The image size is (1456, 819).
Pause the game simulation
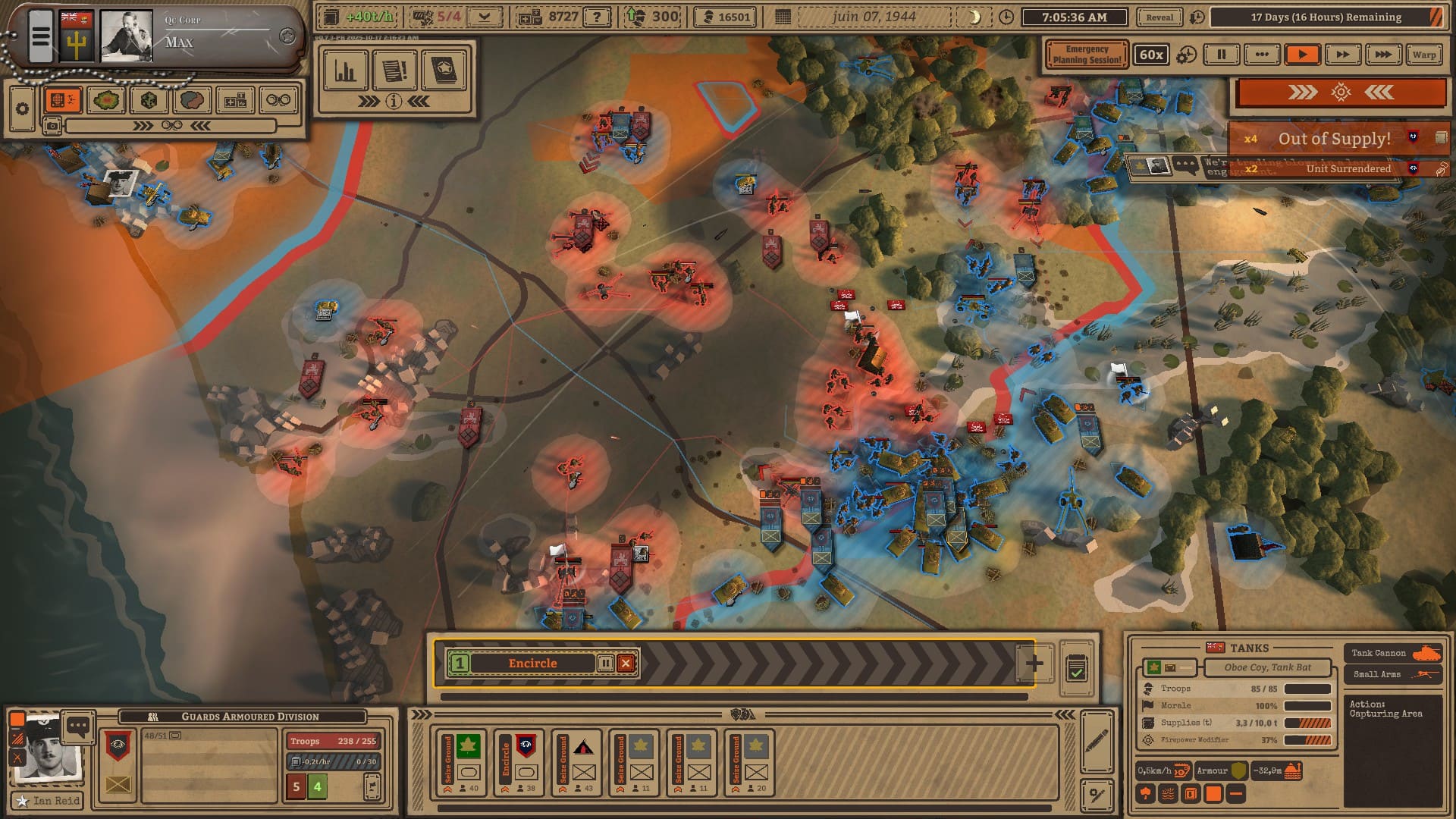click(1221, 55)
